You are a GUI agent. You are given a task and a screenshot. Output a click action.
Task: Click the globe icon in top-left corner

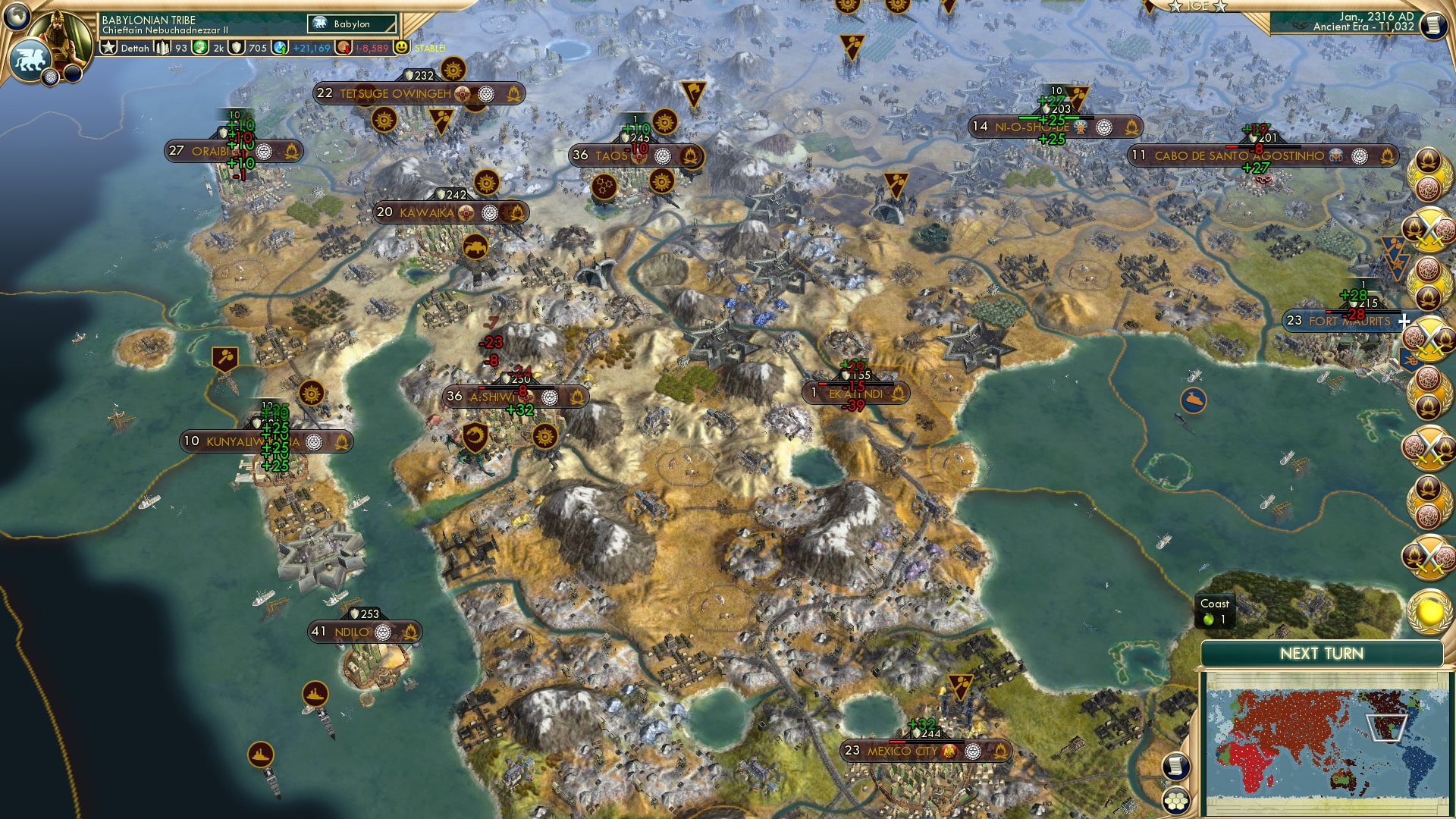click(16, 14)
